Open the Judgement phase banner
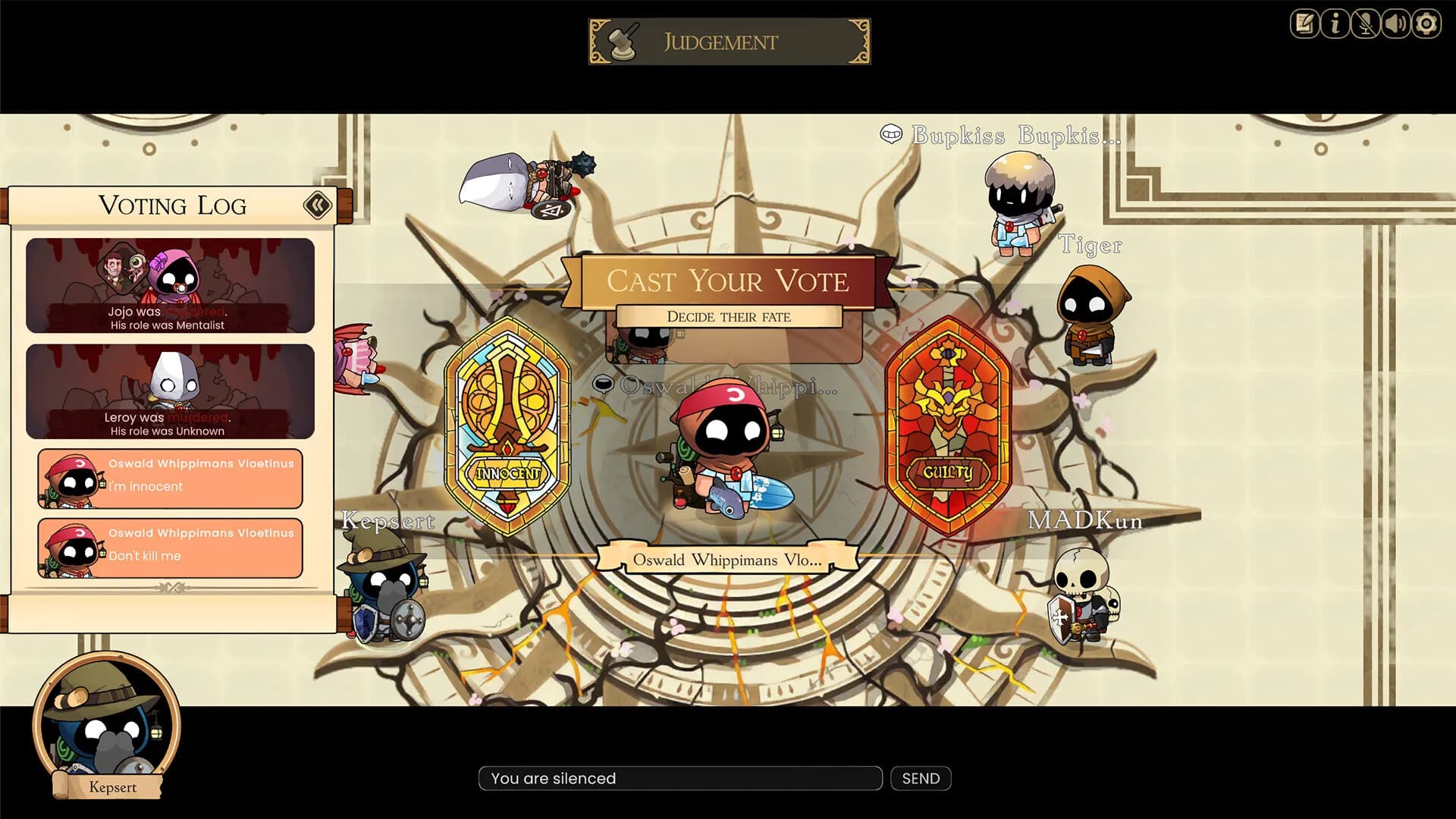The image size is (1456, 819). pos(726,41)
